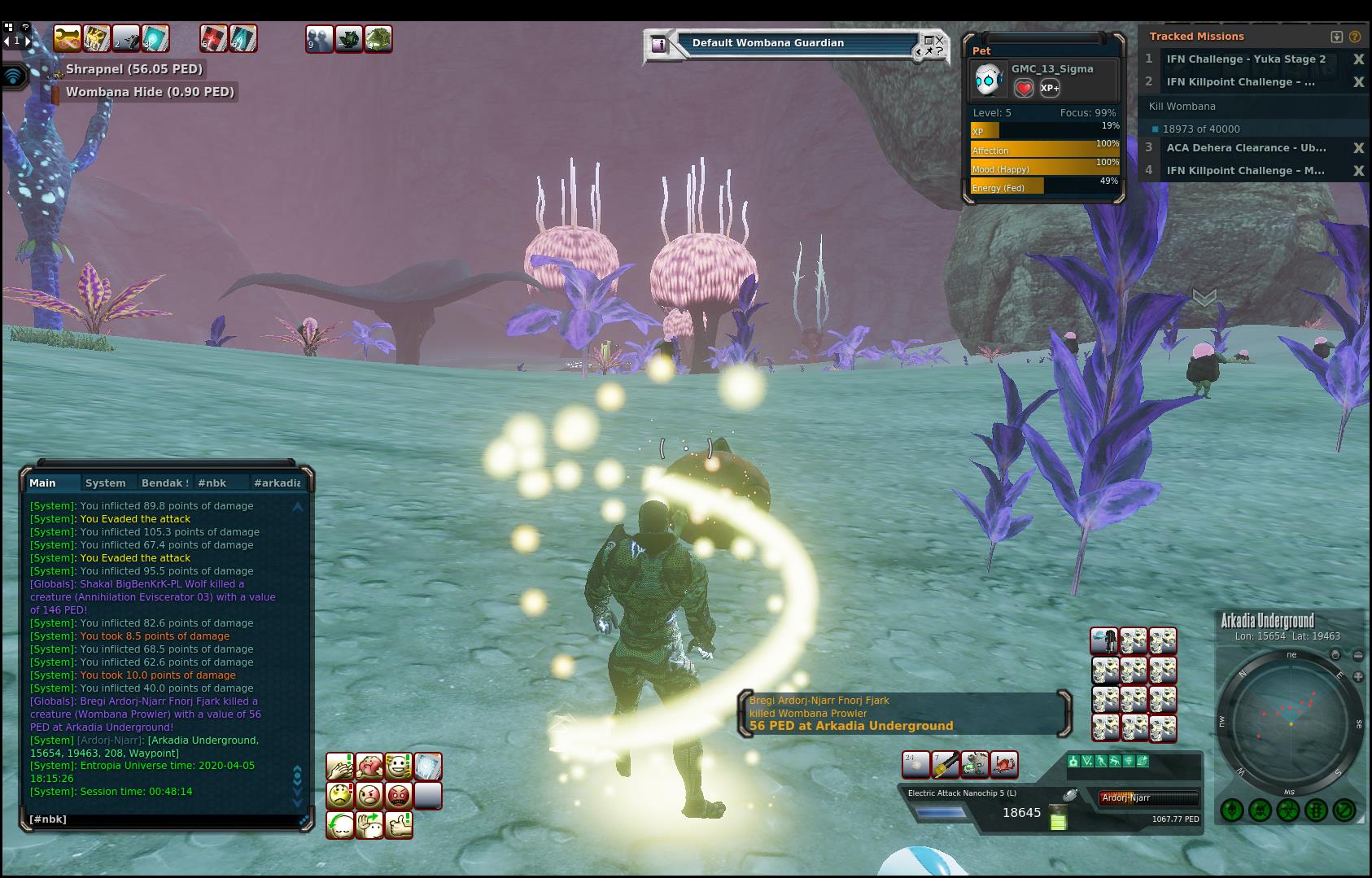Toggle the pet XP+ button

click(1050, 88)
